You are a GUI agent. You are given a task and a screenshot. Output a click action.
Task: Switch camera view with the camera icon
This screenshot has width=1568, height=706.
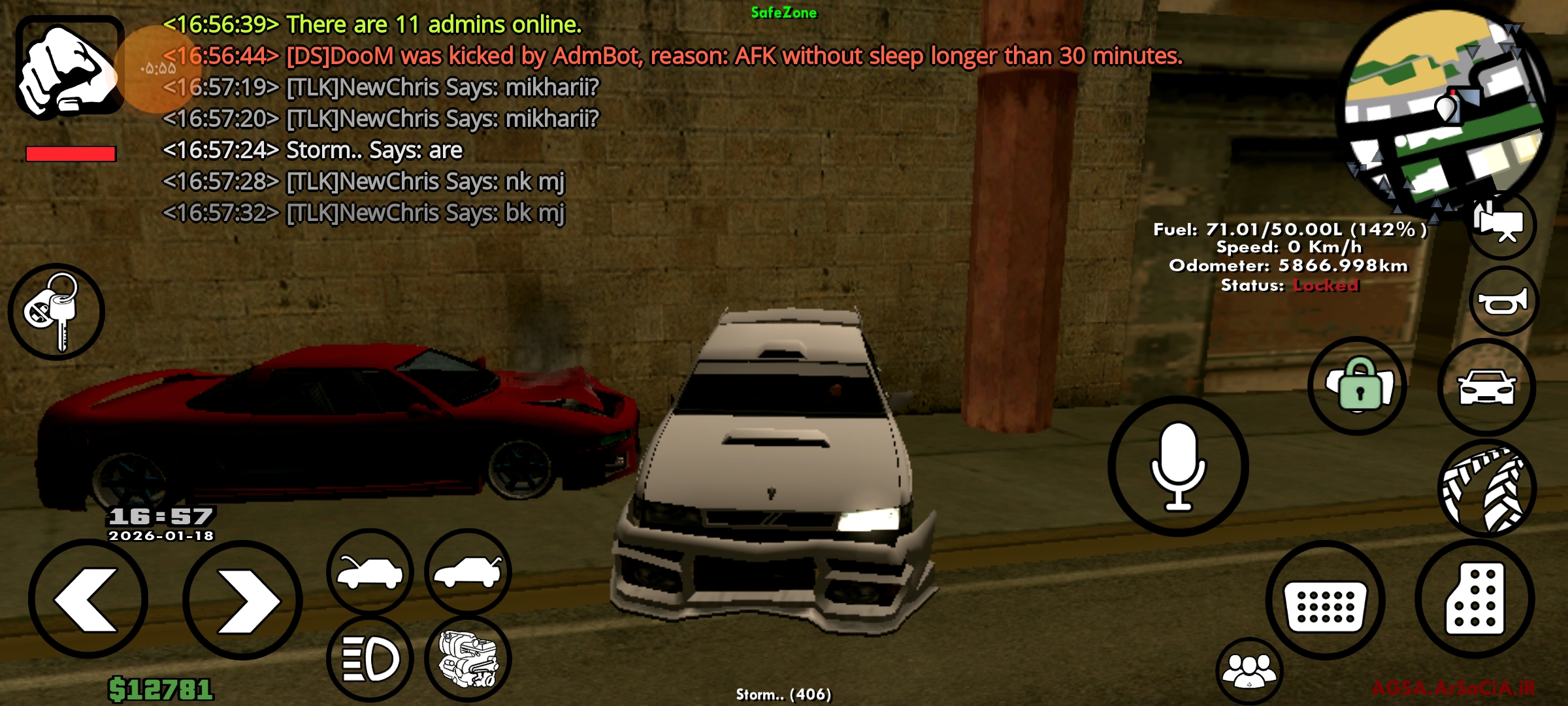click(x=1502, y=226)
